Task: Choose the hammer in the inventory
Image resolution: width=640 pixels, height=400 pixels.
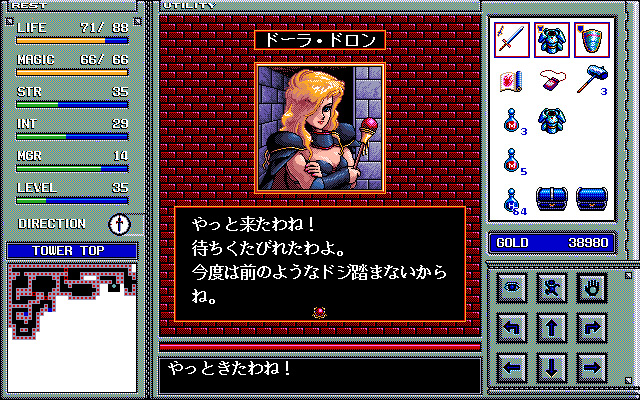Action: [592, 81]
